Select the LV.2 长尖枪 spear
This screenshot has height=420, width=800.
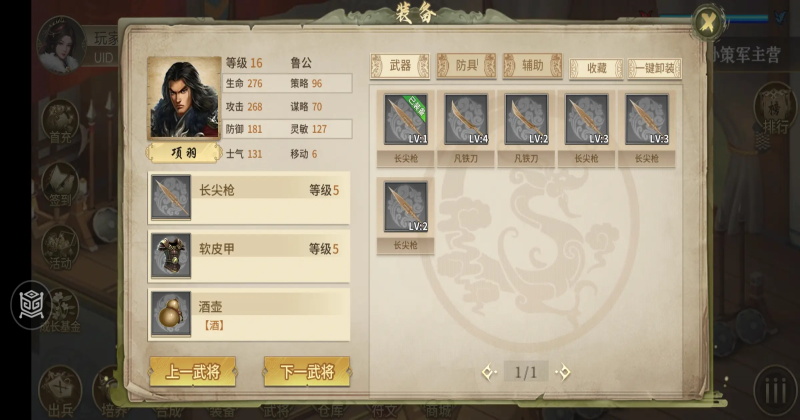point(406,207)
